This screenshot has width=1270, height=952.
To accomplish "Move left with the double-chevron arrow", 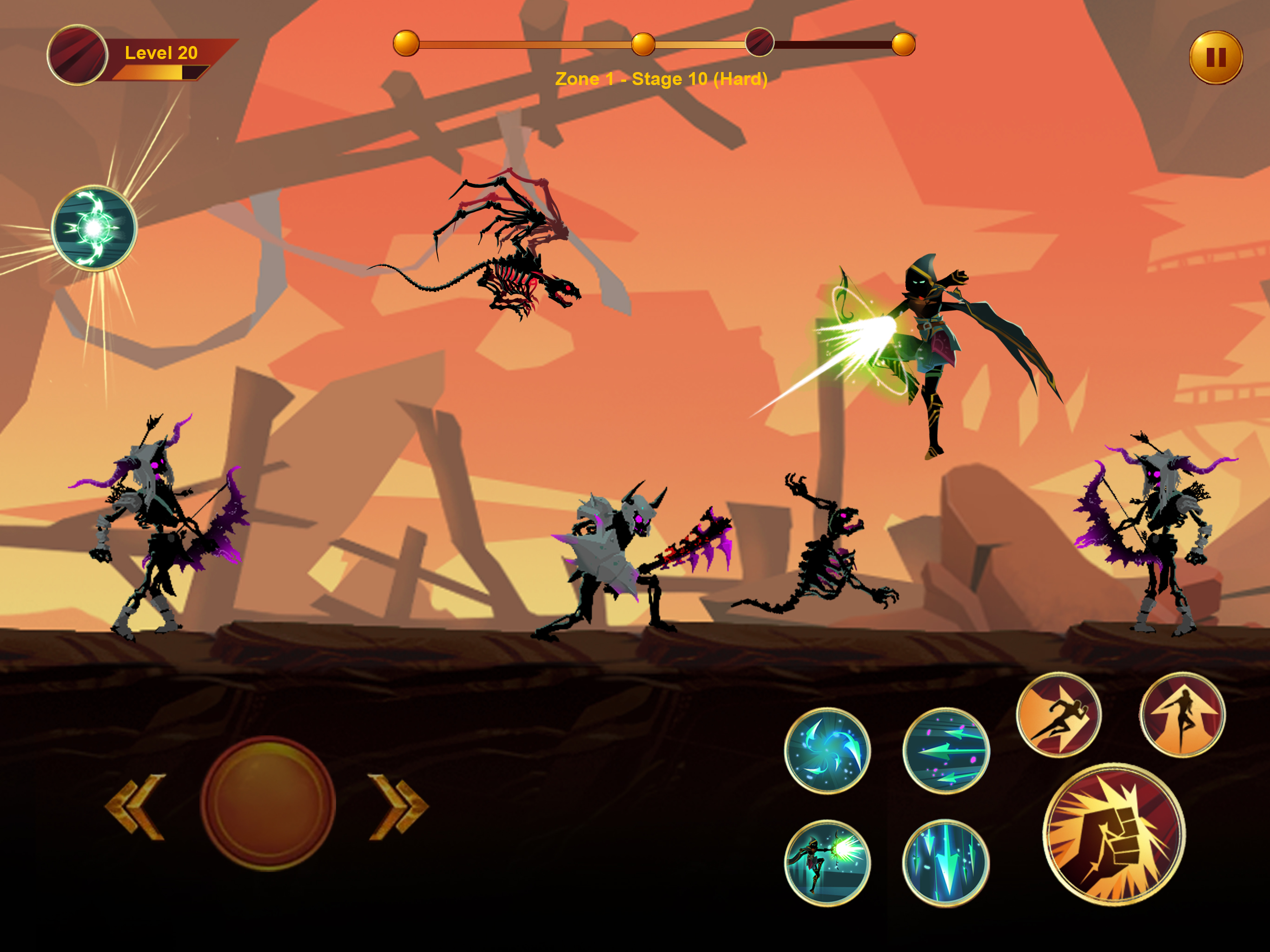I will click(x=135, y=806).
